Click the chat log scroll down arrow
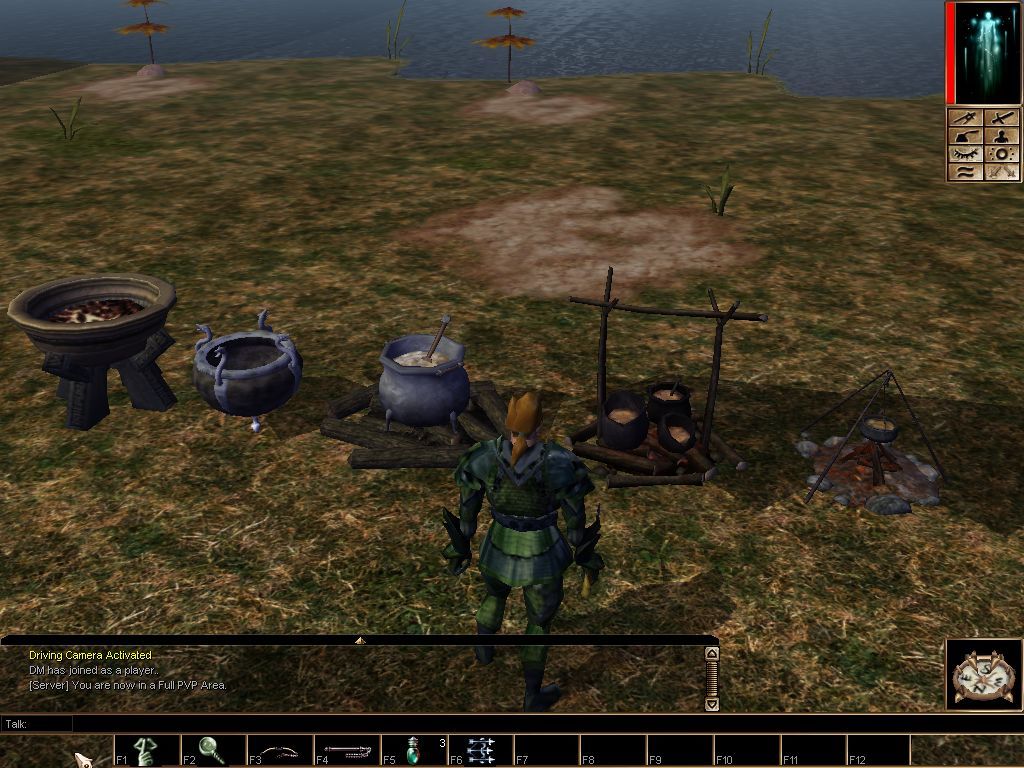The width and height of the screenshot is (1024, 768). [x=712, y=703]
